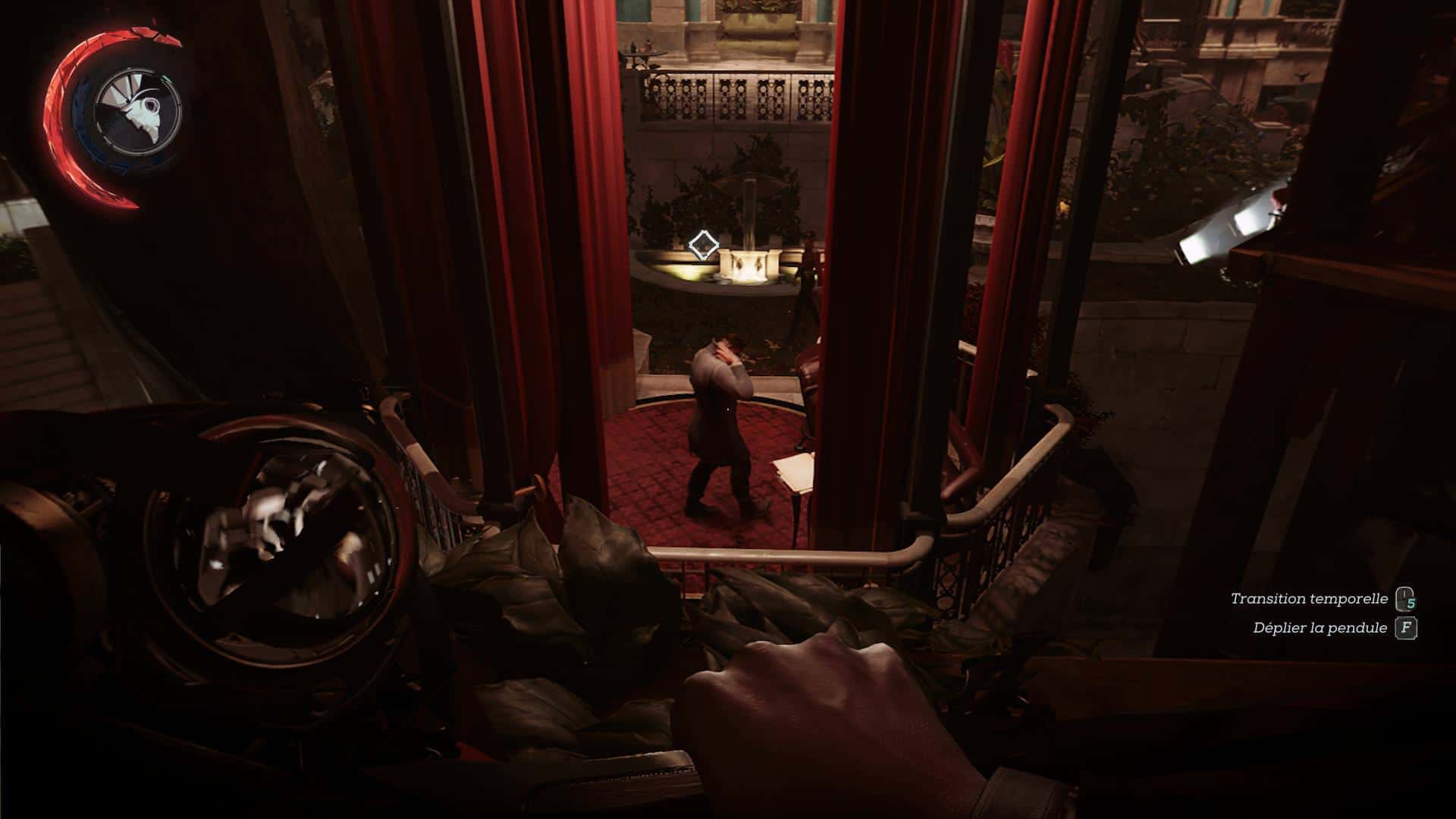Click the diamond objective marker
The height and width of the screenshot is (819, 1456).
tap(703, 245)
